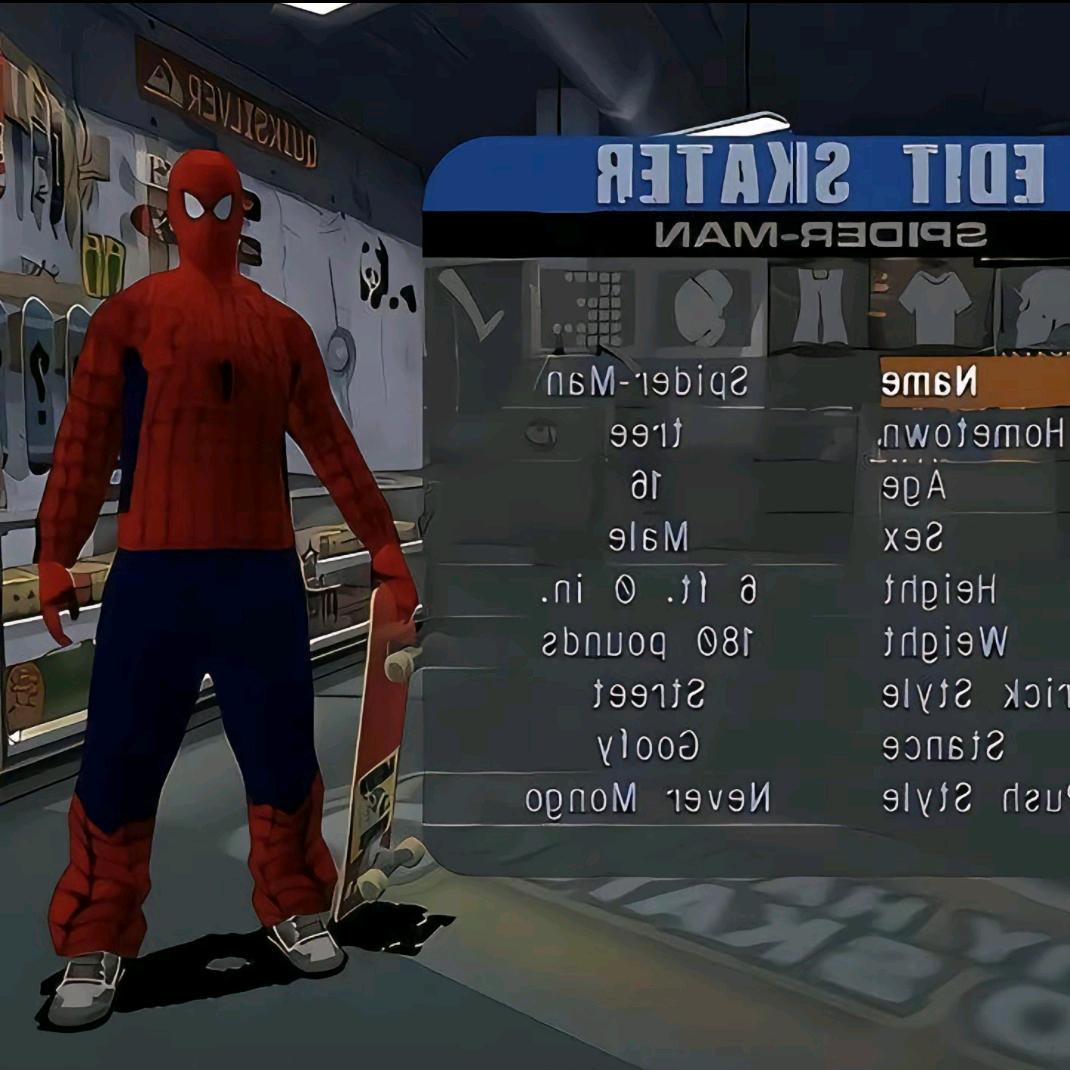Open the Sex option

pos(912,539)
